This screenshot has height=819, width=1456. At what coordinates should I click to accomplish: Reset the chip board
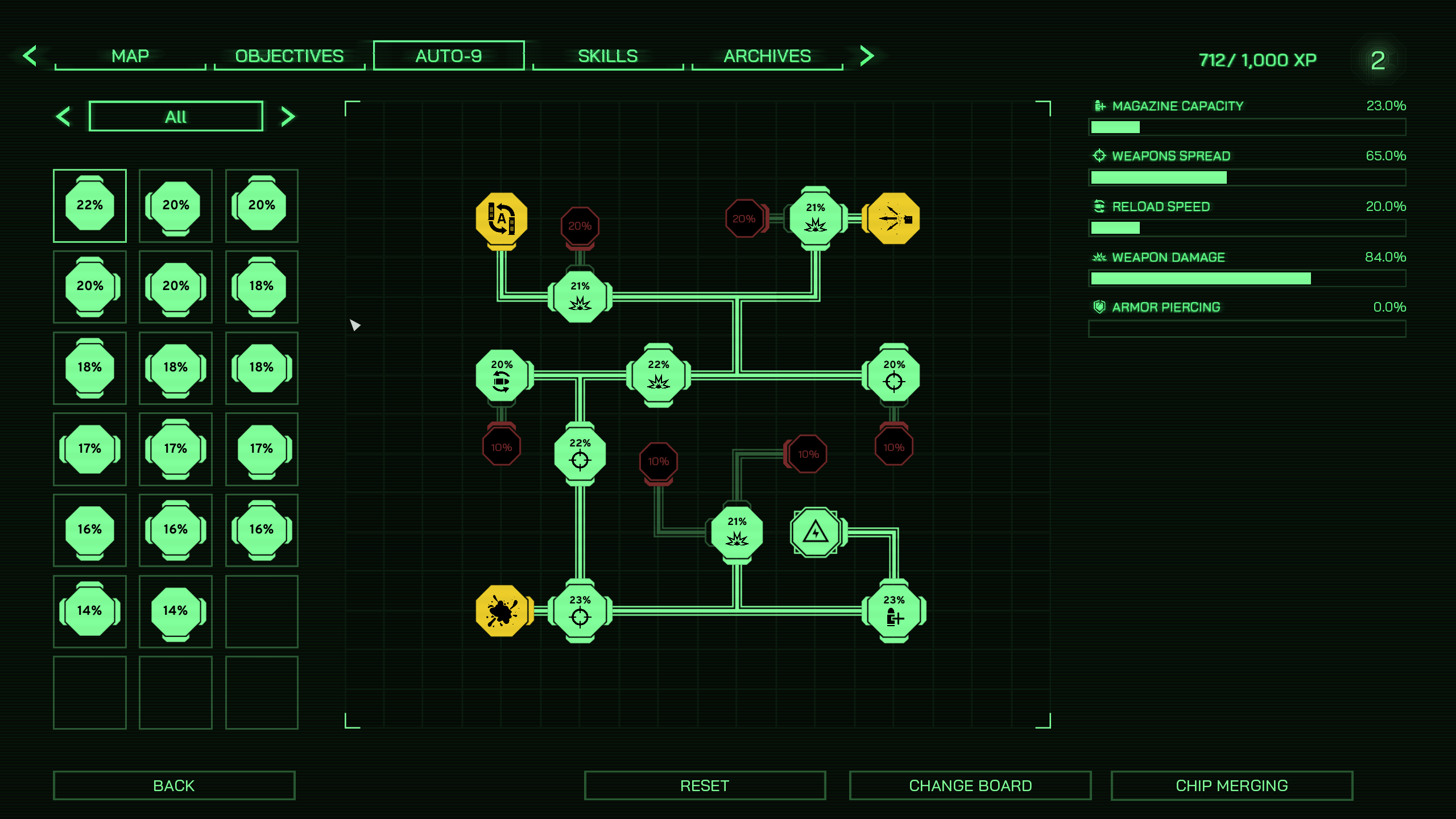click(704, 785)
